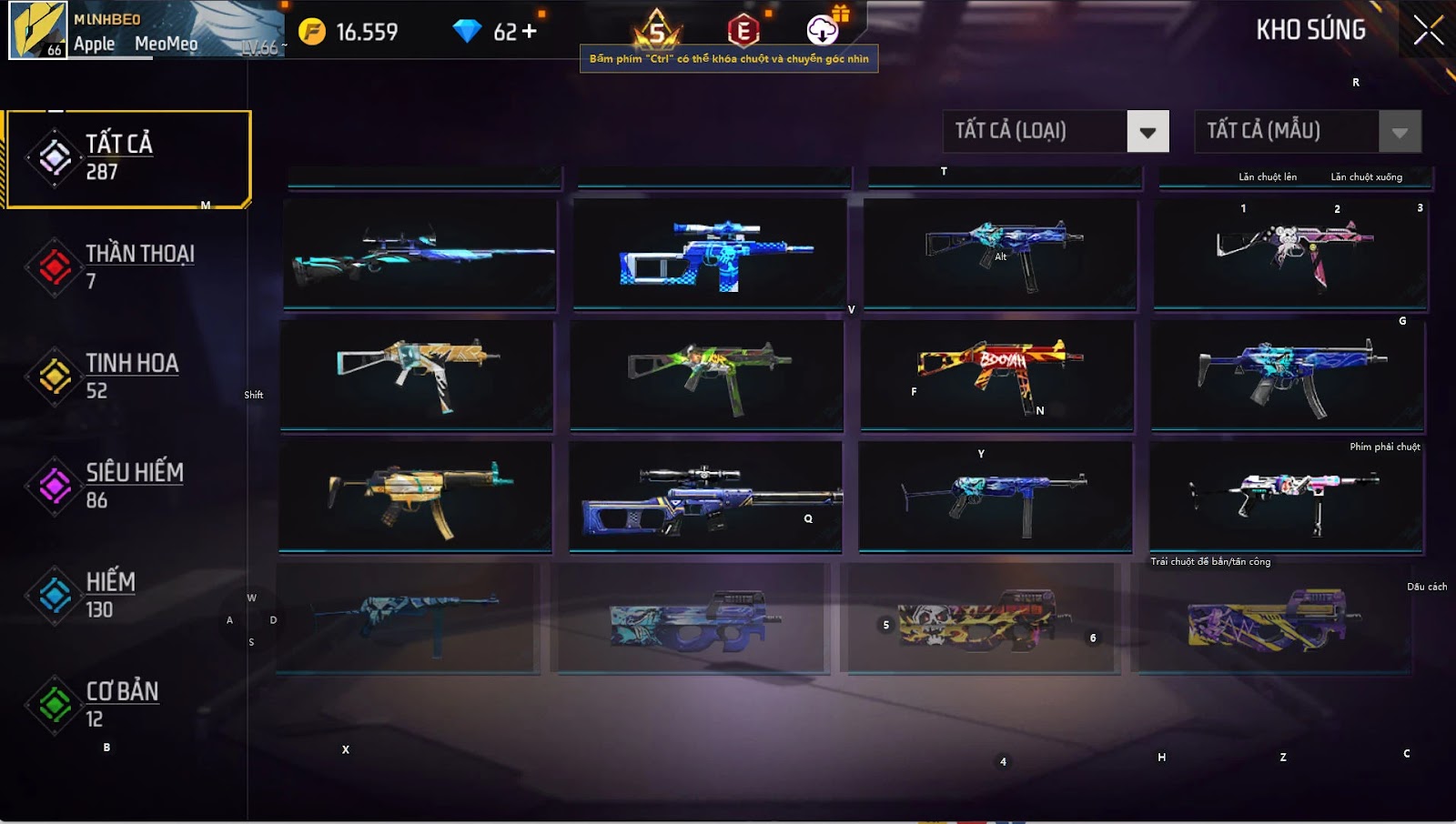Choose the long blue sniper rifle skin
Image resolution: width=1456 pixels, height=824 pixels.
(420, 254)
